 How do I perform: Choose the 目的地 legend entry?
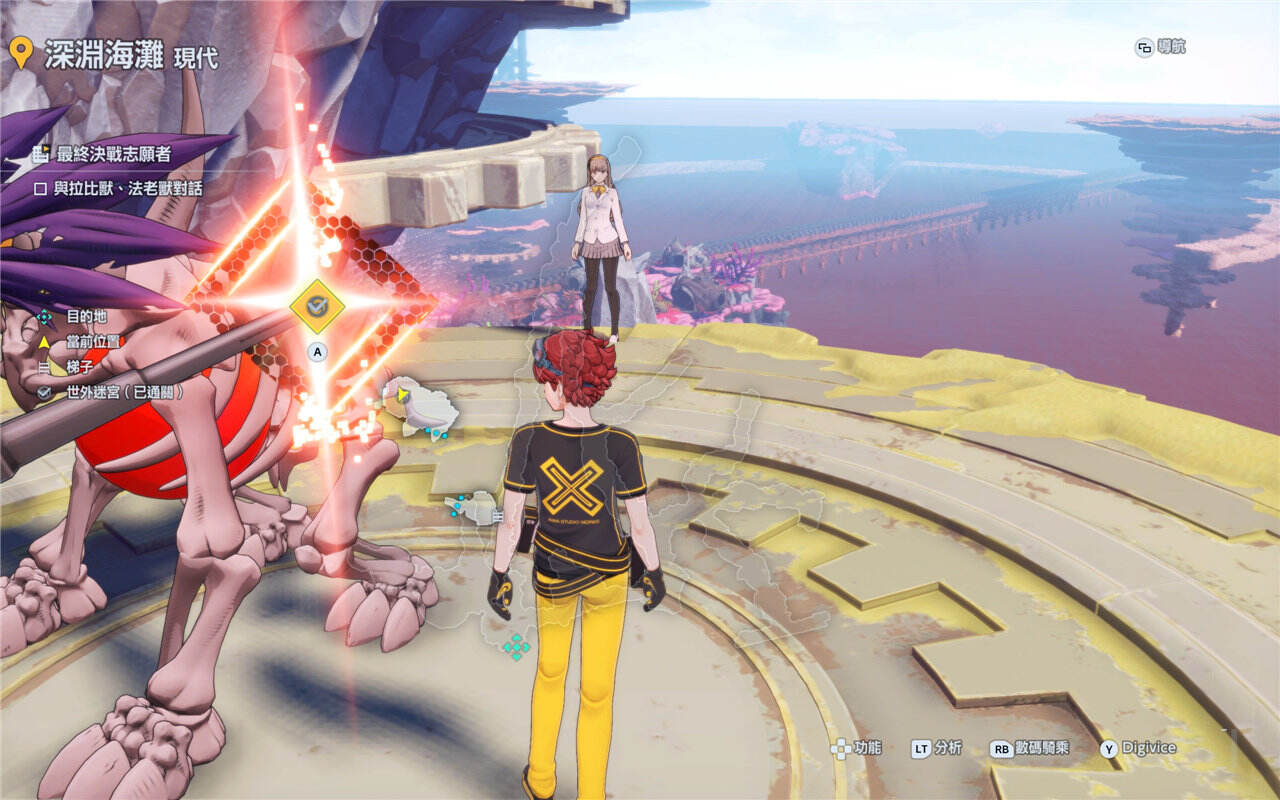click(x=86, y=317)
